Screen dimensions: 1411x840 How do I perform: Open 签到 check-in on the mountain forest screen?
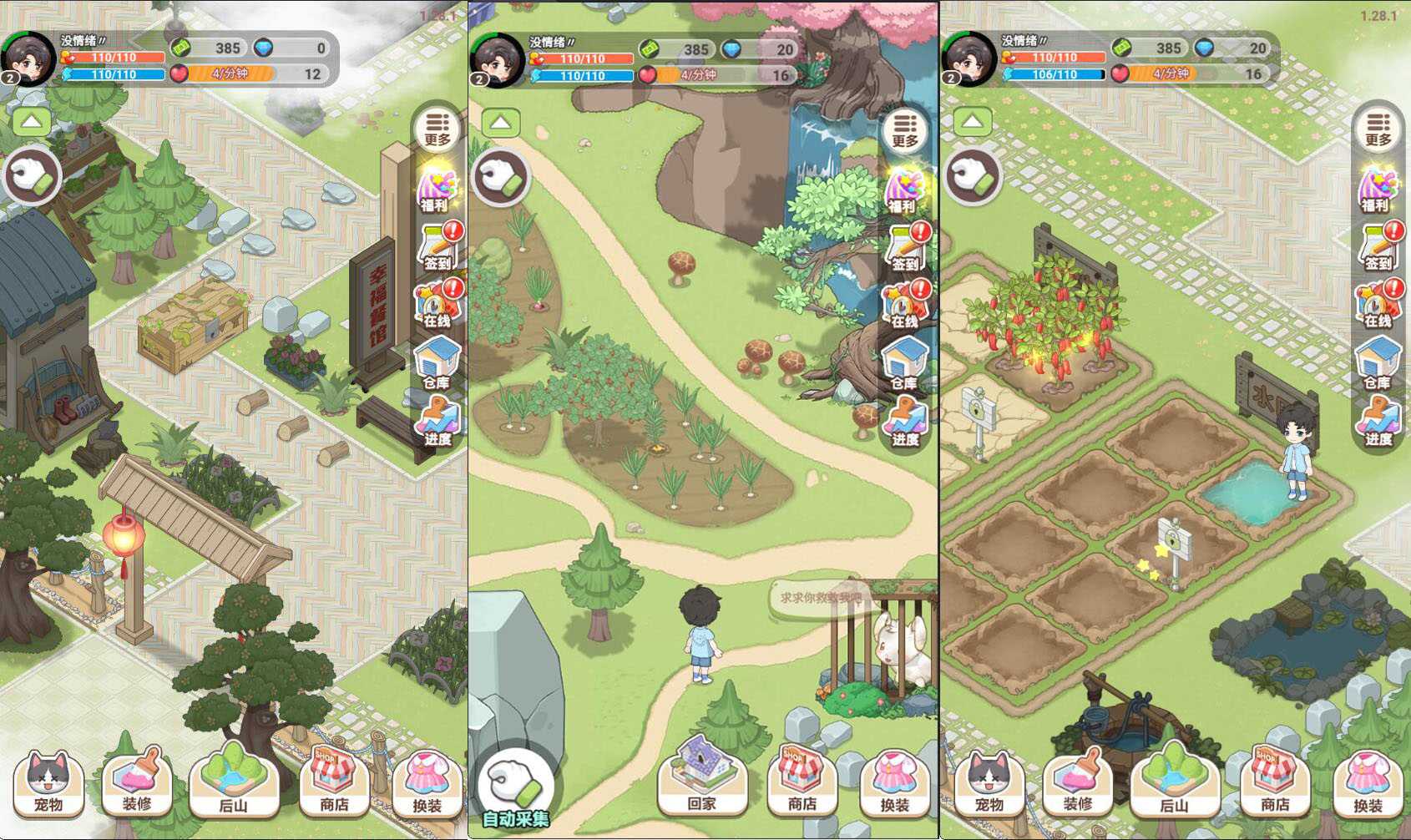[905, 248]
